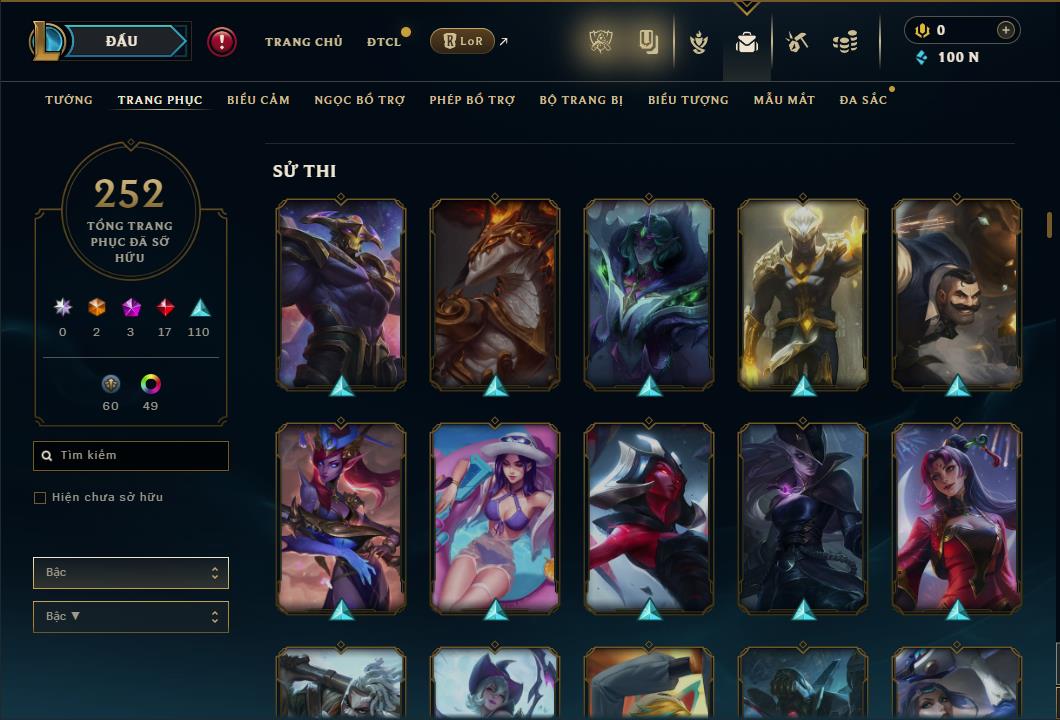Image resolution: width=1060 pixels, height=720 pixels.
Task: Open the BIỂU TƯỢNG tab
Action: click(x=688, y=100)
